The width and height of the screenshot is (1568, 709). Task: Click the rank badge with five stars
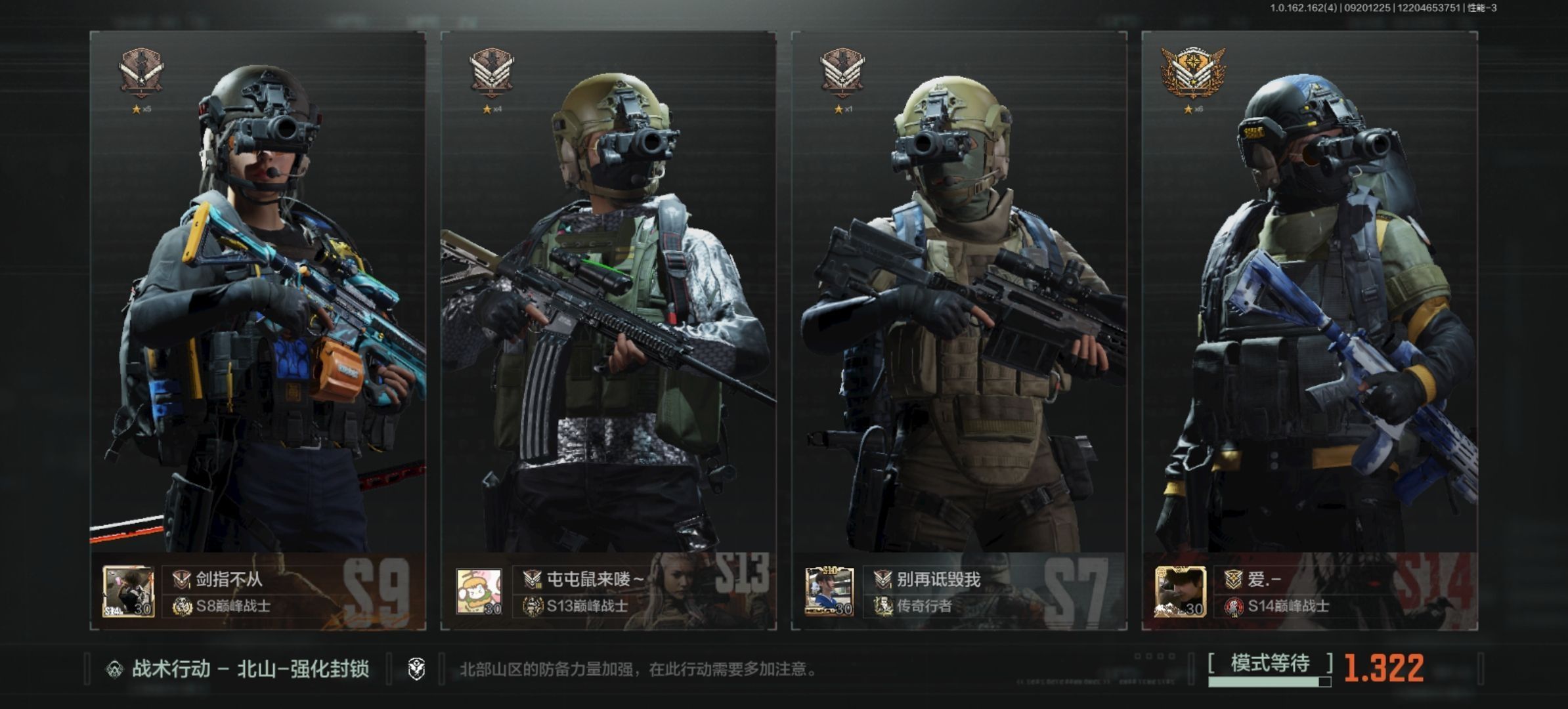point(141,74)
